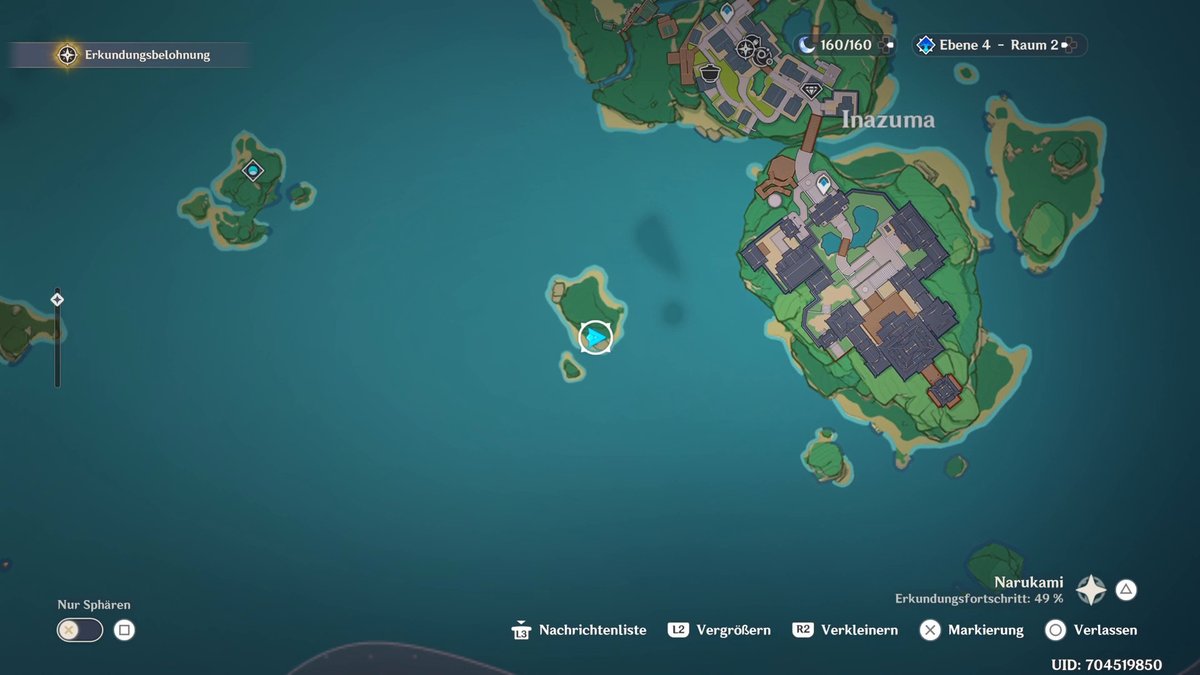The image size is (1200, 675).
Task: Select the four-pointed star adventurer guild marker
Action: click(746, 47)
